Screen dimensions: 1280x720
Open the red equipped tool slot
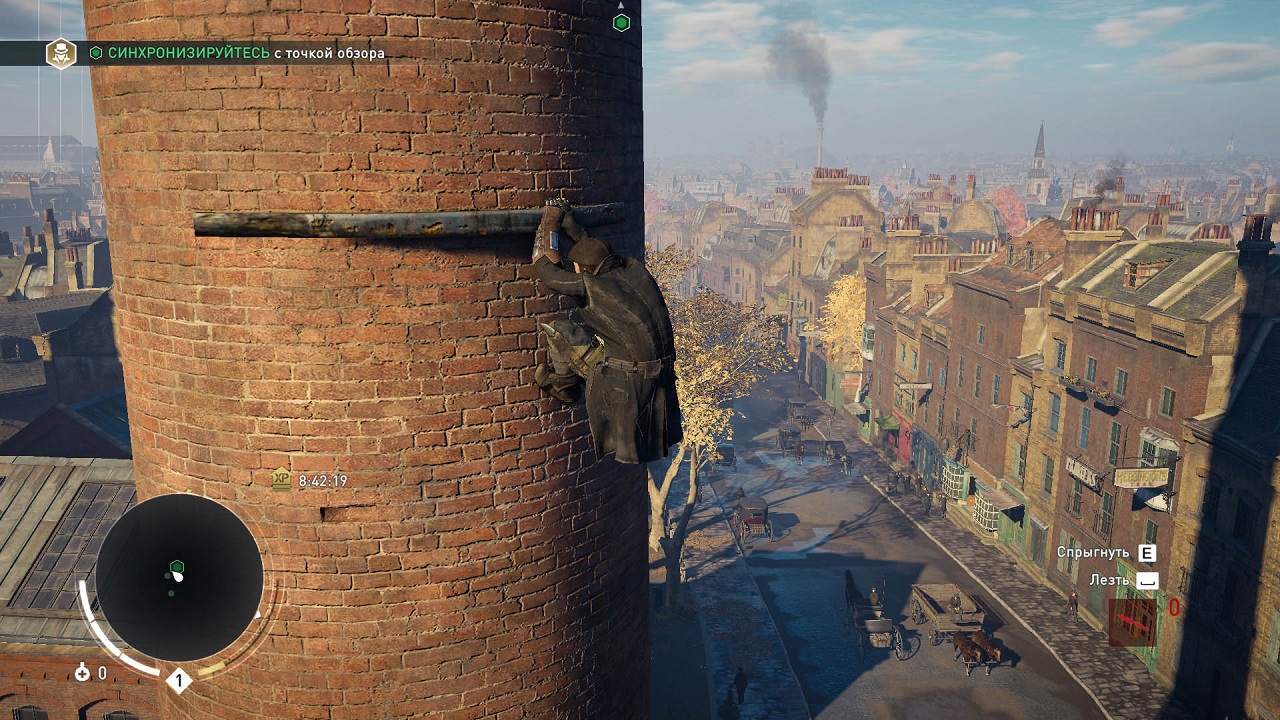pyautogui.click(x=1132, y=622)
